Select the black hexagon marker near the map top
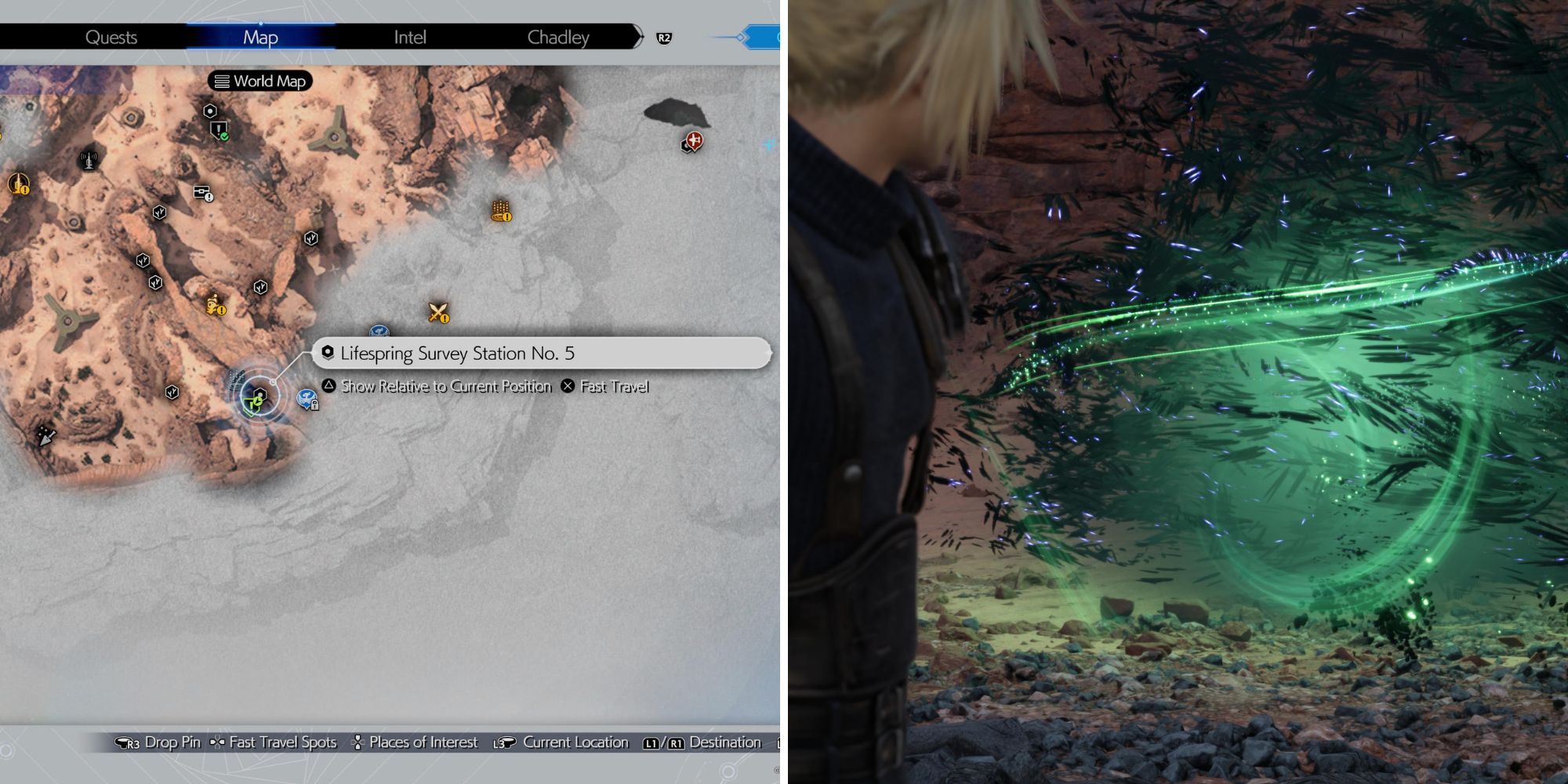The image size is (1568, 784). tap(210, 111)
